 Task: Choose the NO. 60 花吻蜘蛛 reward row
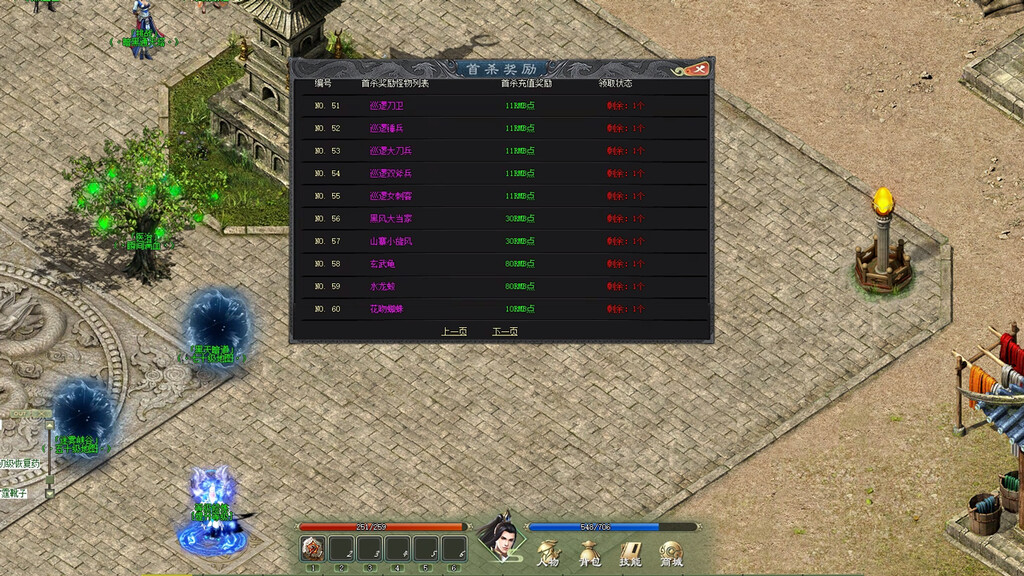(x=505, y=309)
